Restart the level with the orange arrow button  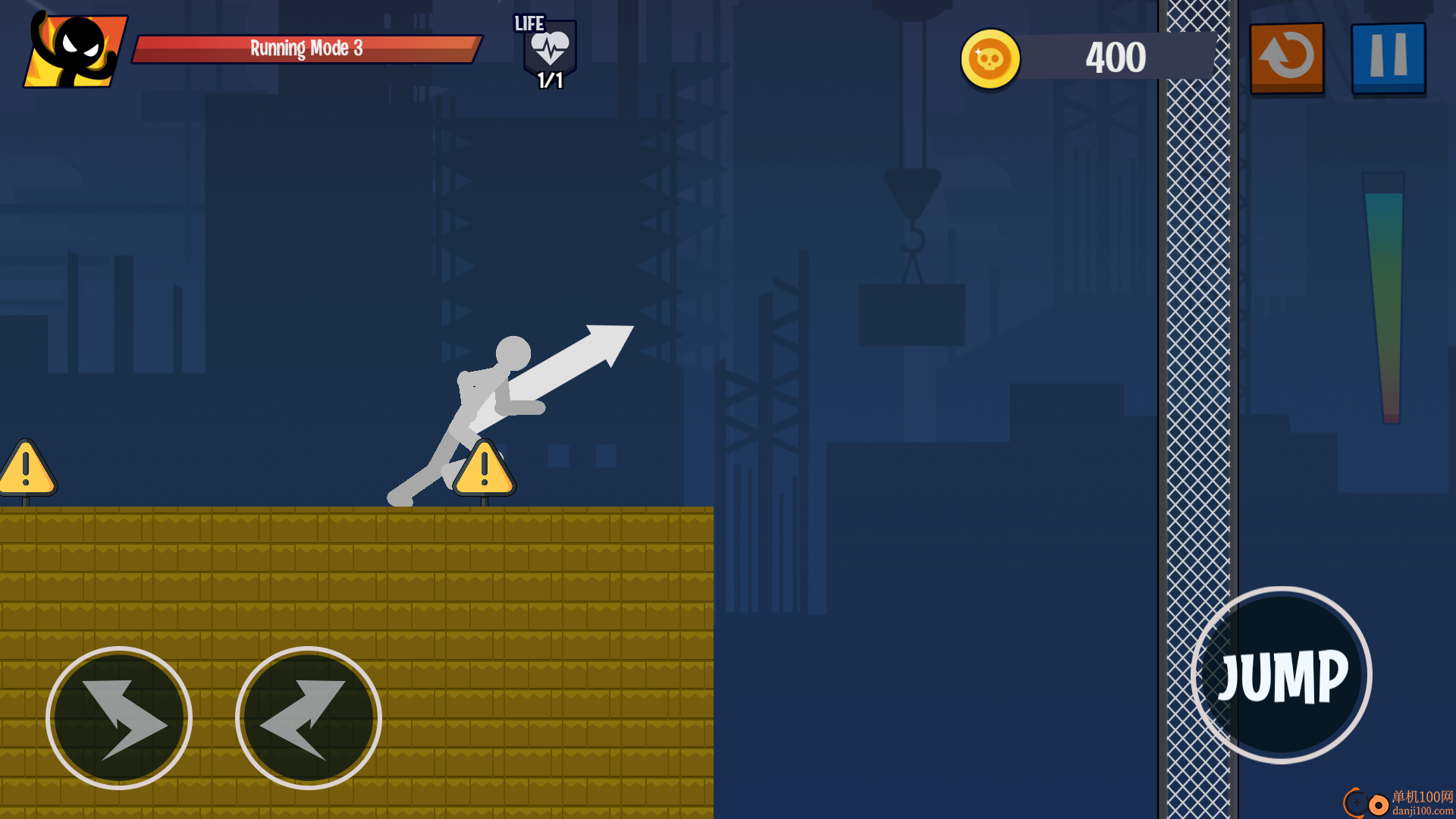point(1287,58)
